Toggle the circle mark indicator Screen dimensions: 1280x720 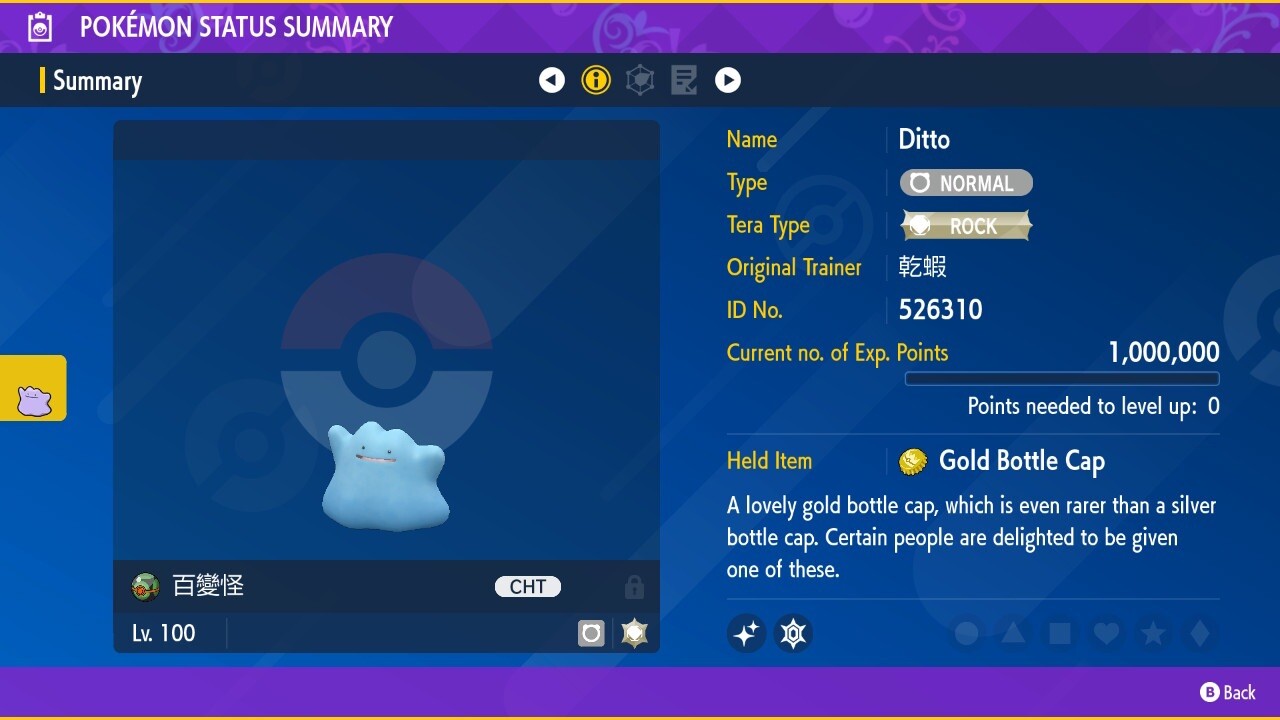point(965,633)
